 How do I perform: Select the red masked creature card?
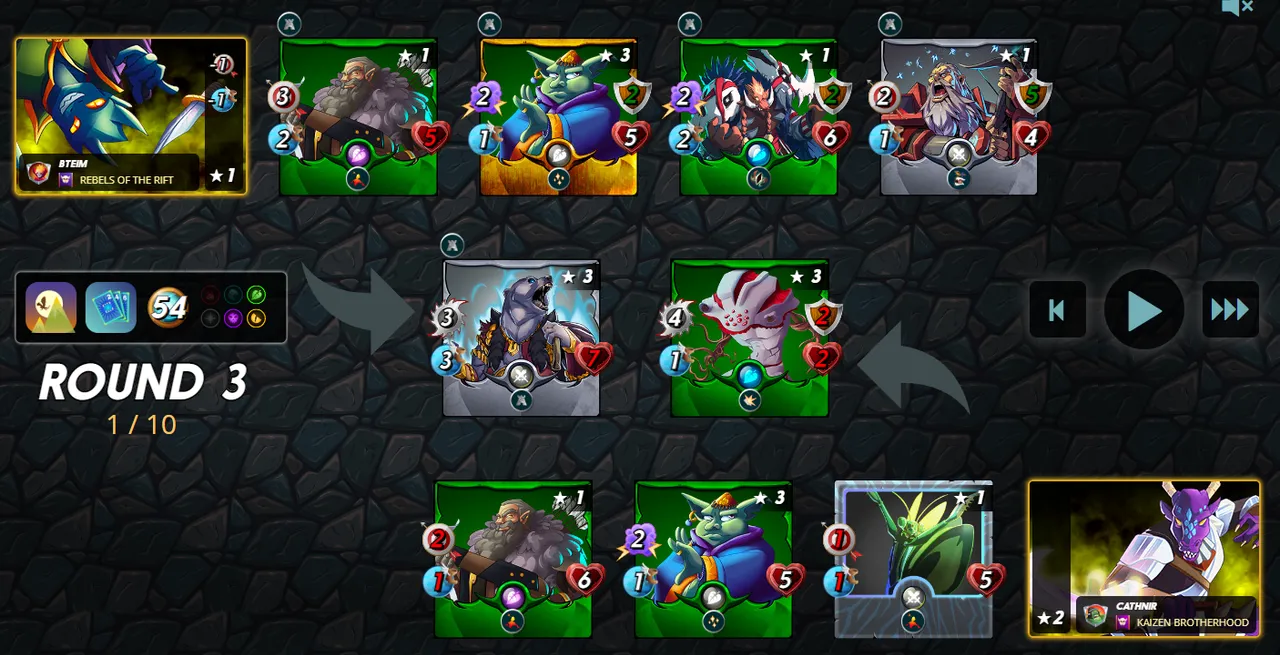(758, 117)
